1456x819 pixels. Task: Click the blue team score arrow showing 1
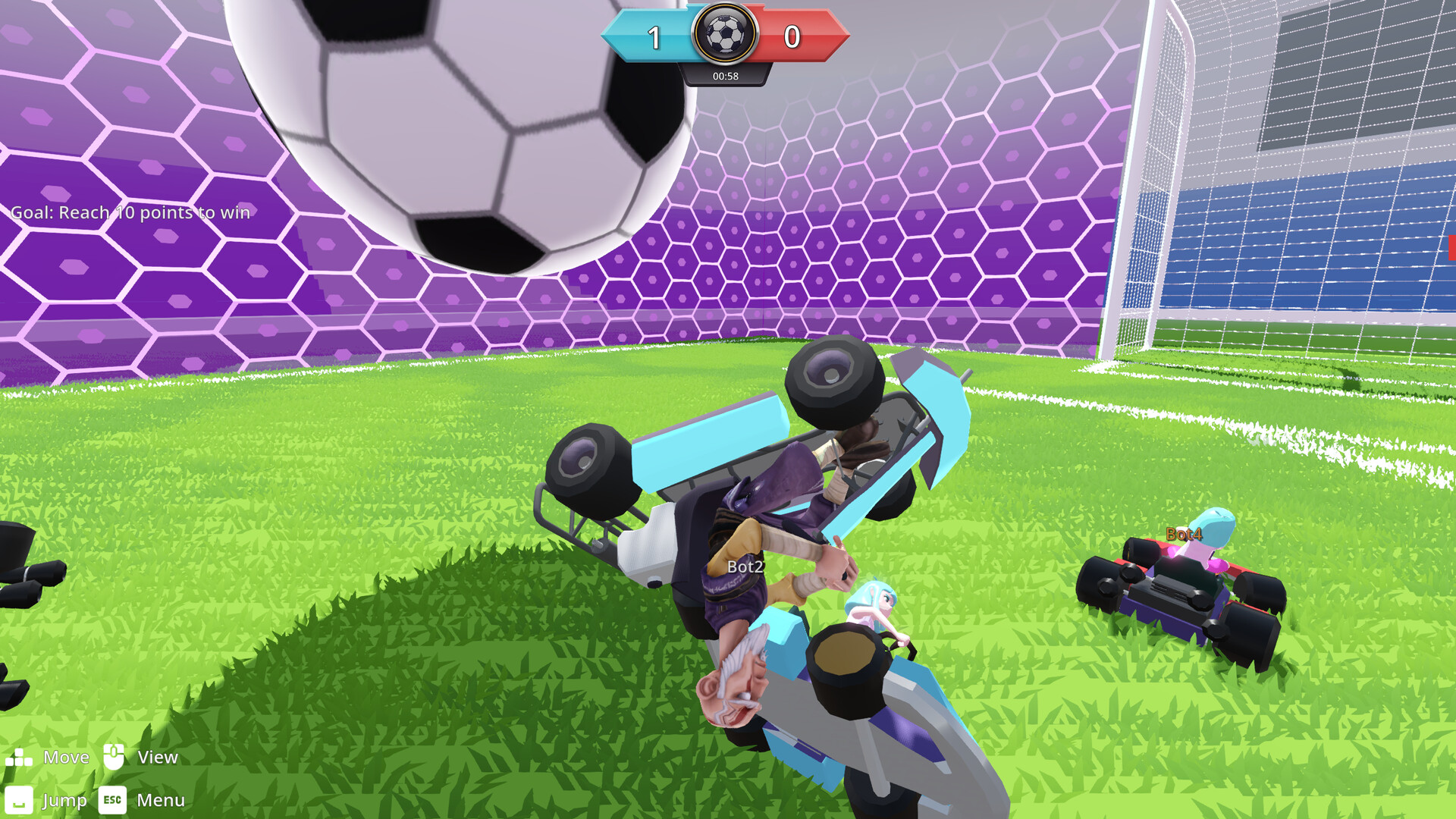tap(654, 34)
